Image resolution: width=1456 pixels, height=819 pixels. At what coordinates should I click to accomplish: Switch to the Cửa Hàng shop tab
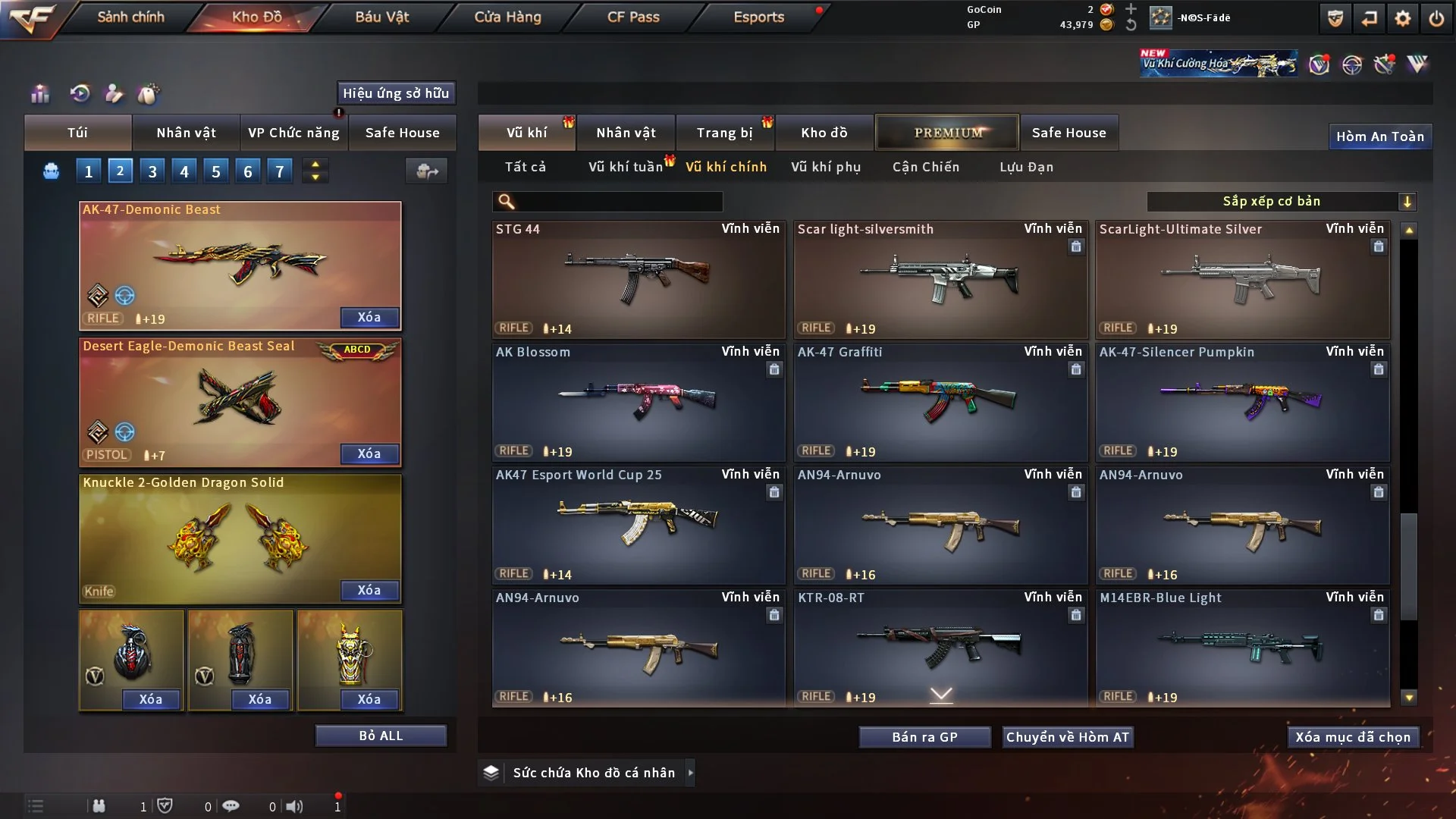507,17
